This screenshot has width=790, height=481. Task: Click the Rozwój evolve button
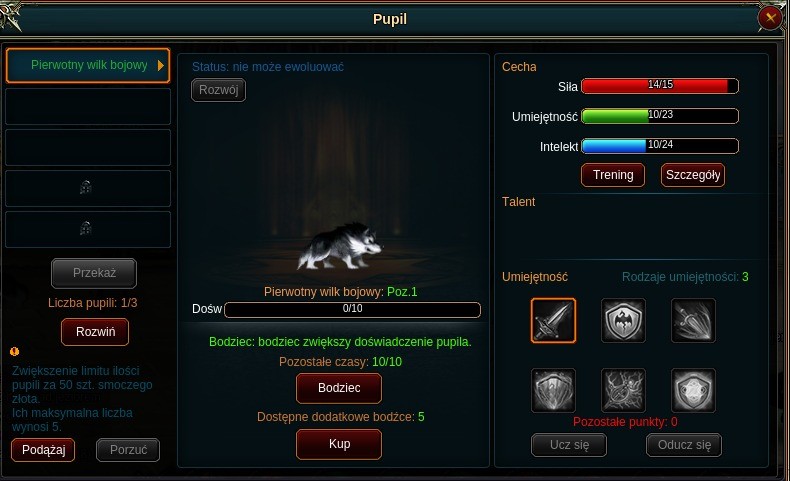pyautogui.click(x=218, y=90)
